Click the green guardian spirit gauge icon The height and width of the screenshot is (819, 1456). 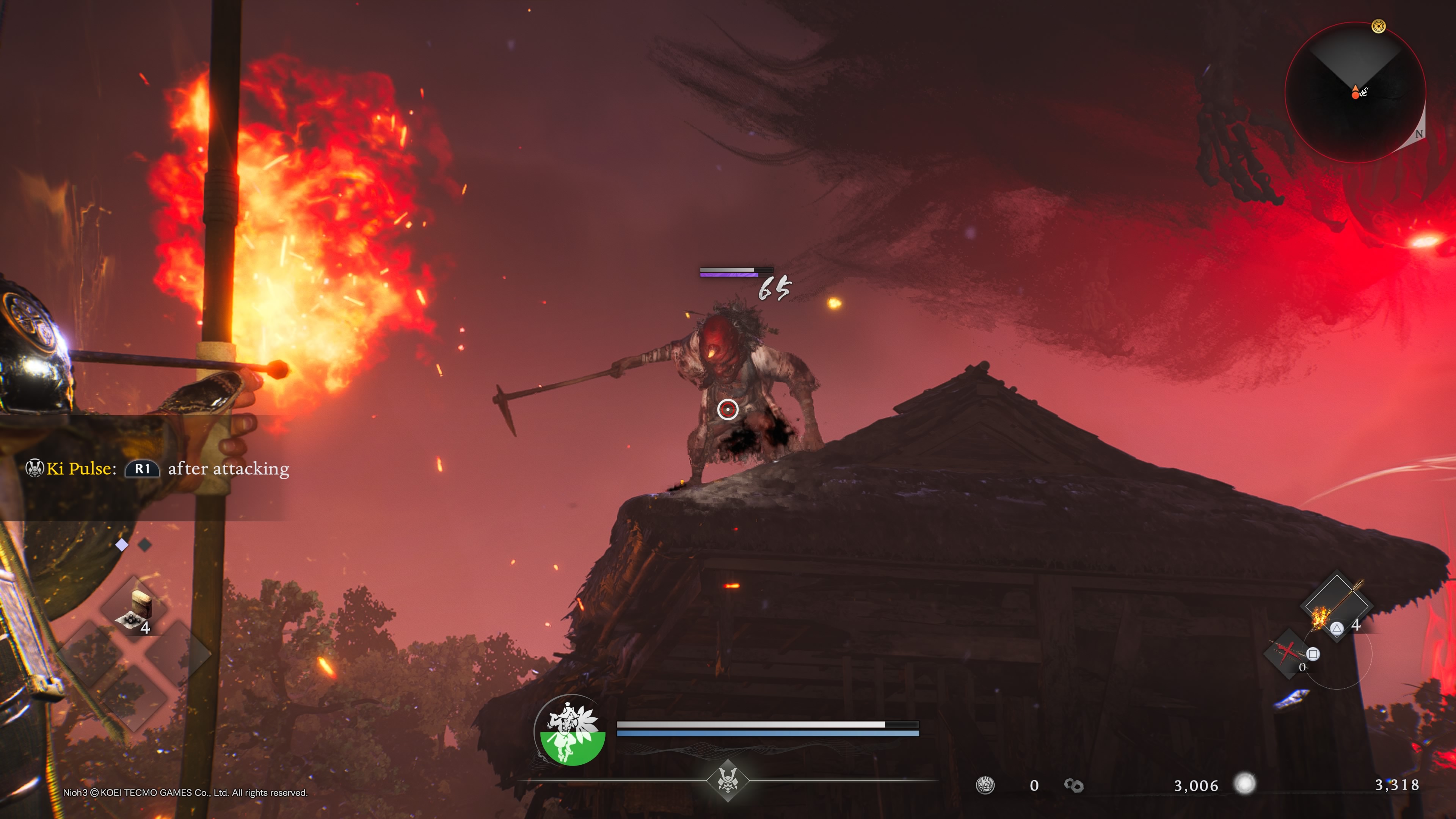571,730
